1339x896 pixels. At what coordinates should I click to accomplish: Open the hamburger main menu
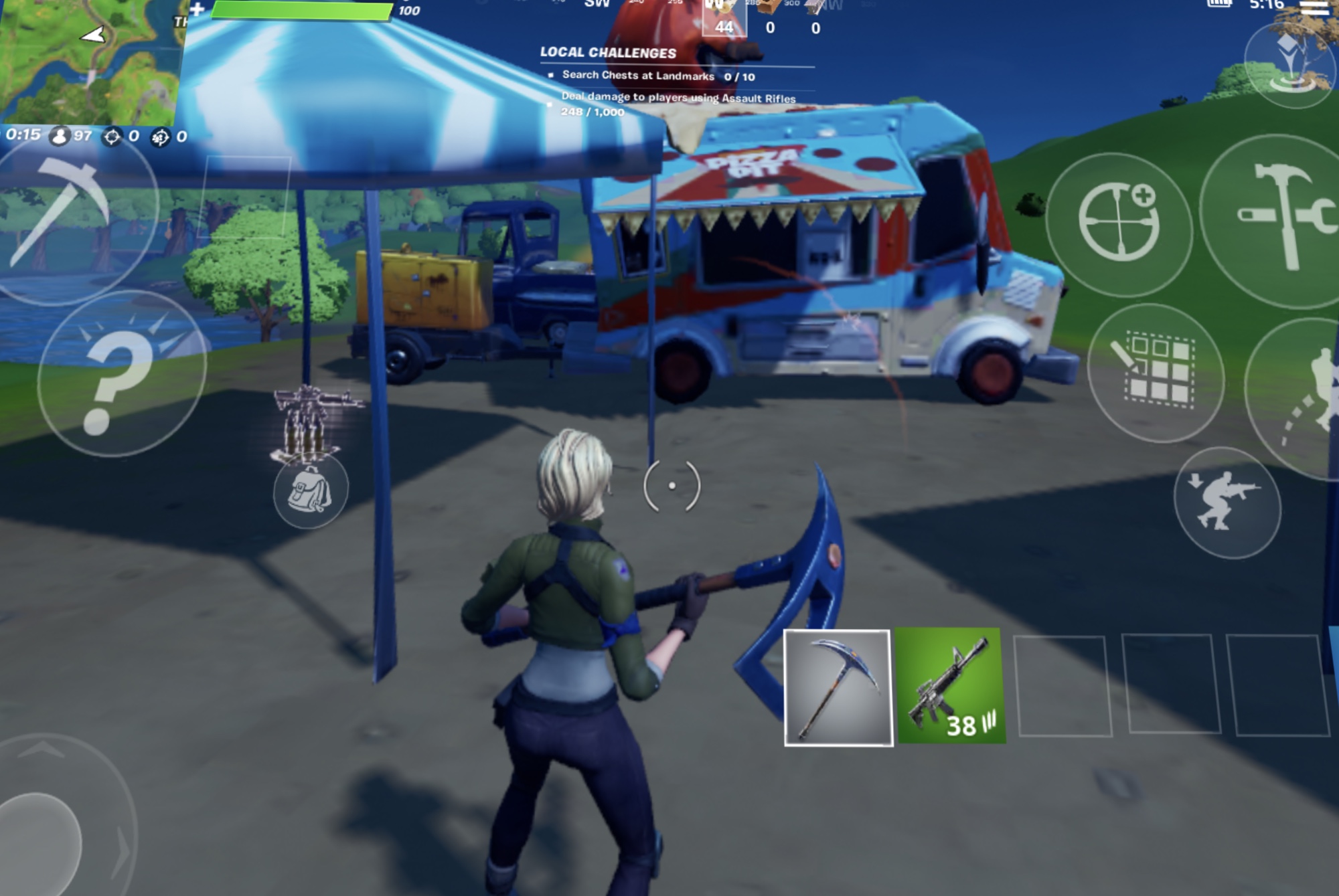[1314, 7]
